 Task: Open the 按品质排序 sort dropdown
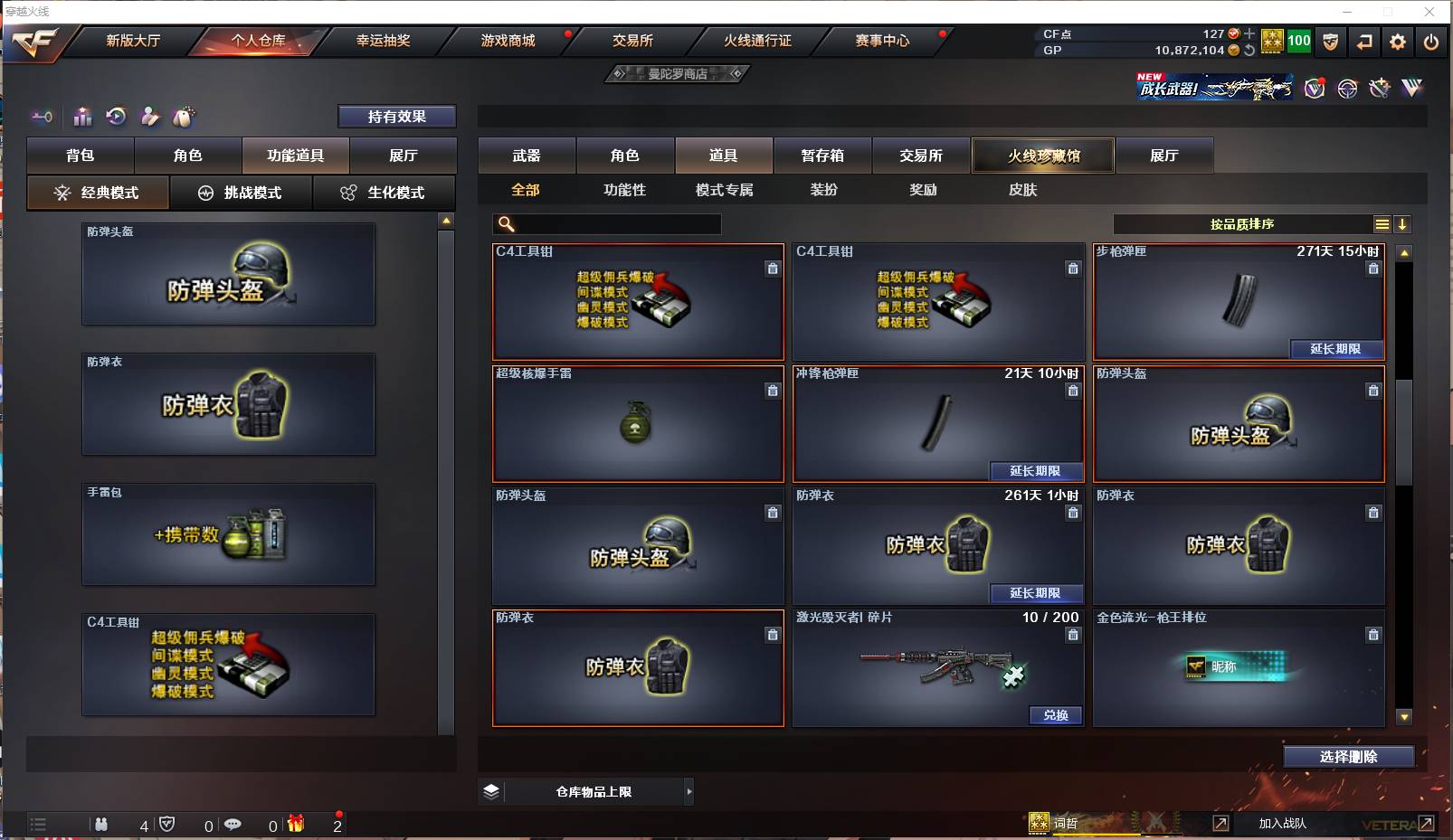coord(1241,223)
